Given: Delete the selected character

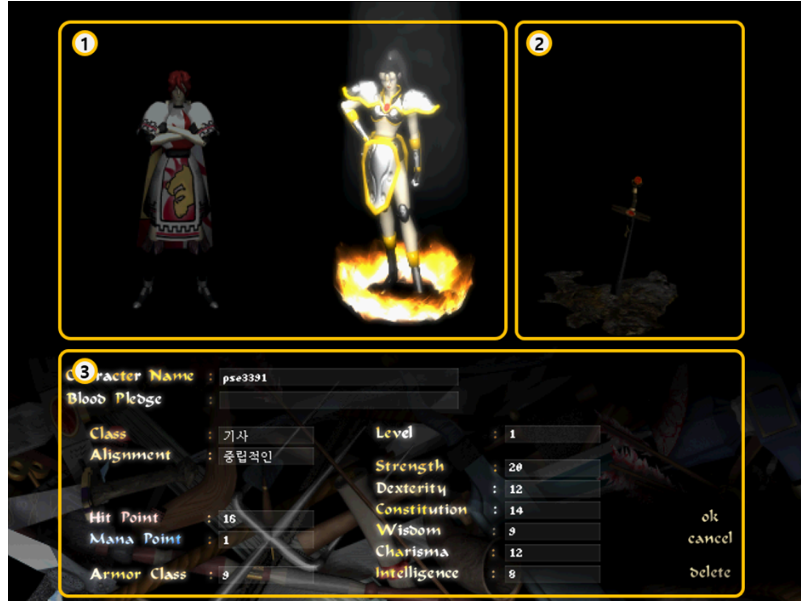Looking at the screenshot, I should tap(710, 573).
